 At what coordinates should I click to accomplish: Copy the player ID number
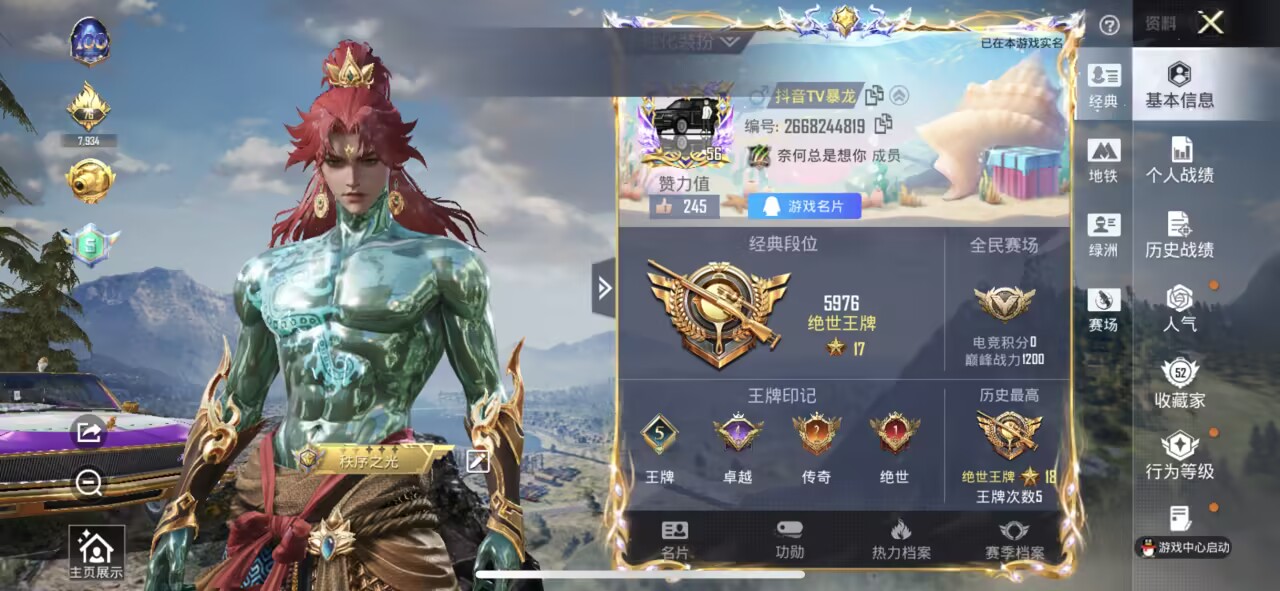883,125
